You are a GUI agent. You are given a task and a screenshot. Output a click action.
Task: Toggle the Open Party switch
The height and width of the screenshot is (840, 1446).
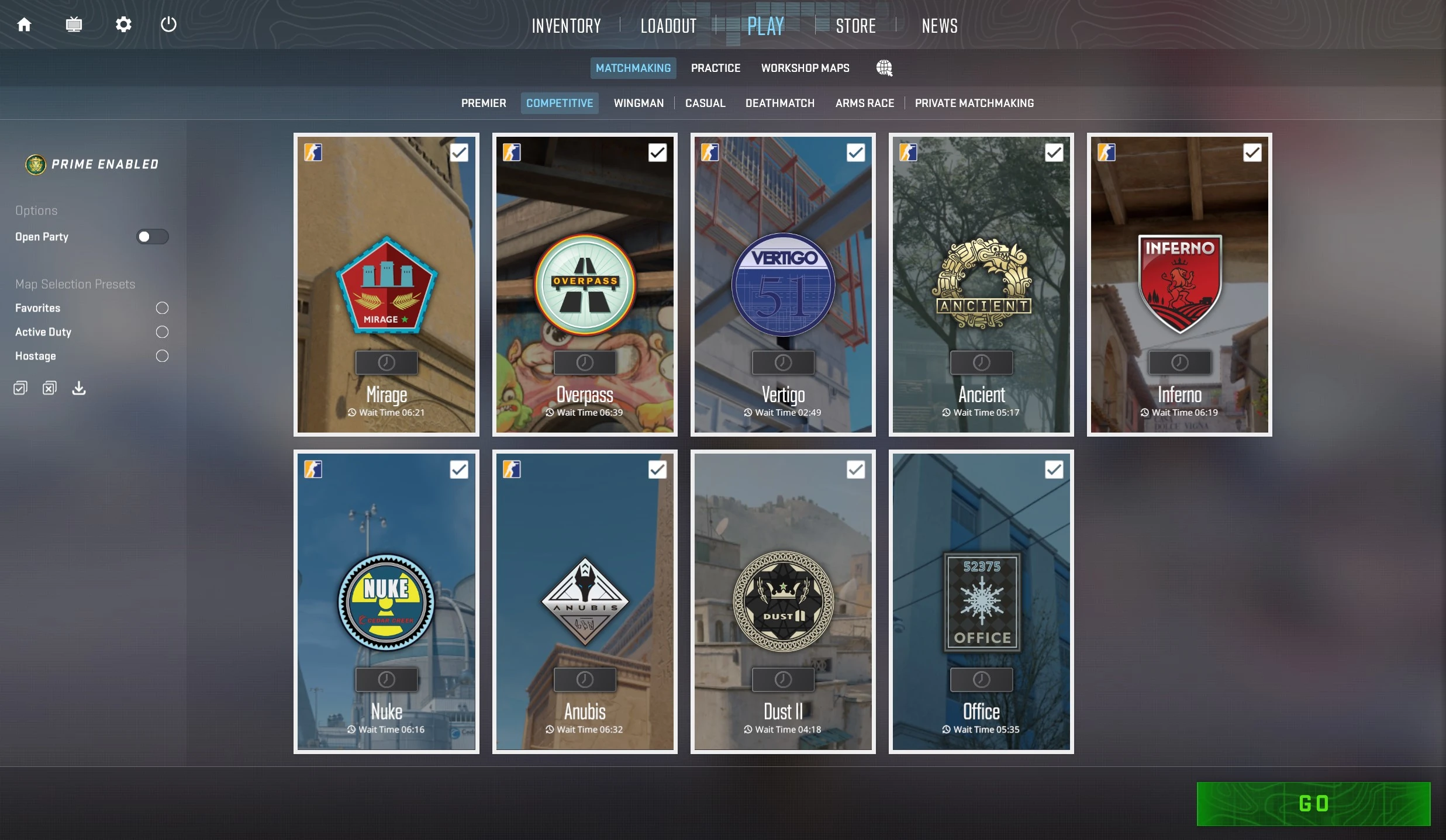coord(152,237)
